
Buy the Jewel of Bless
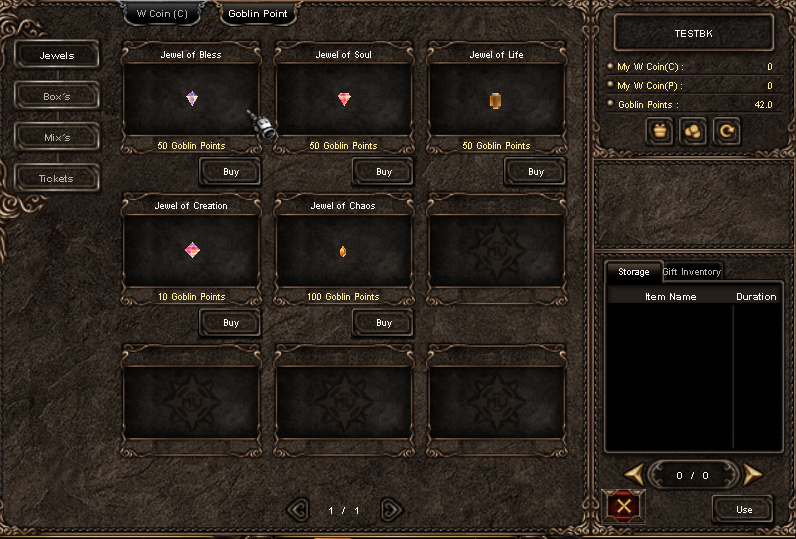(231, 172)
